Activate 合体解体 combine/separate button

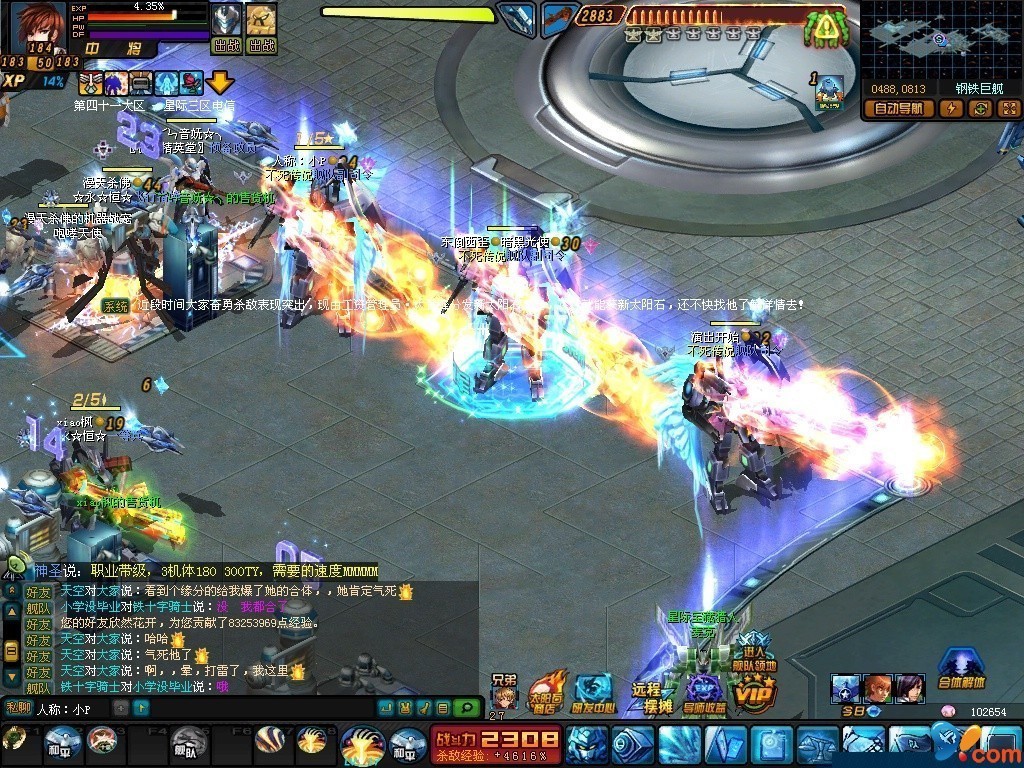(x=962, y=668)
